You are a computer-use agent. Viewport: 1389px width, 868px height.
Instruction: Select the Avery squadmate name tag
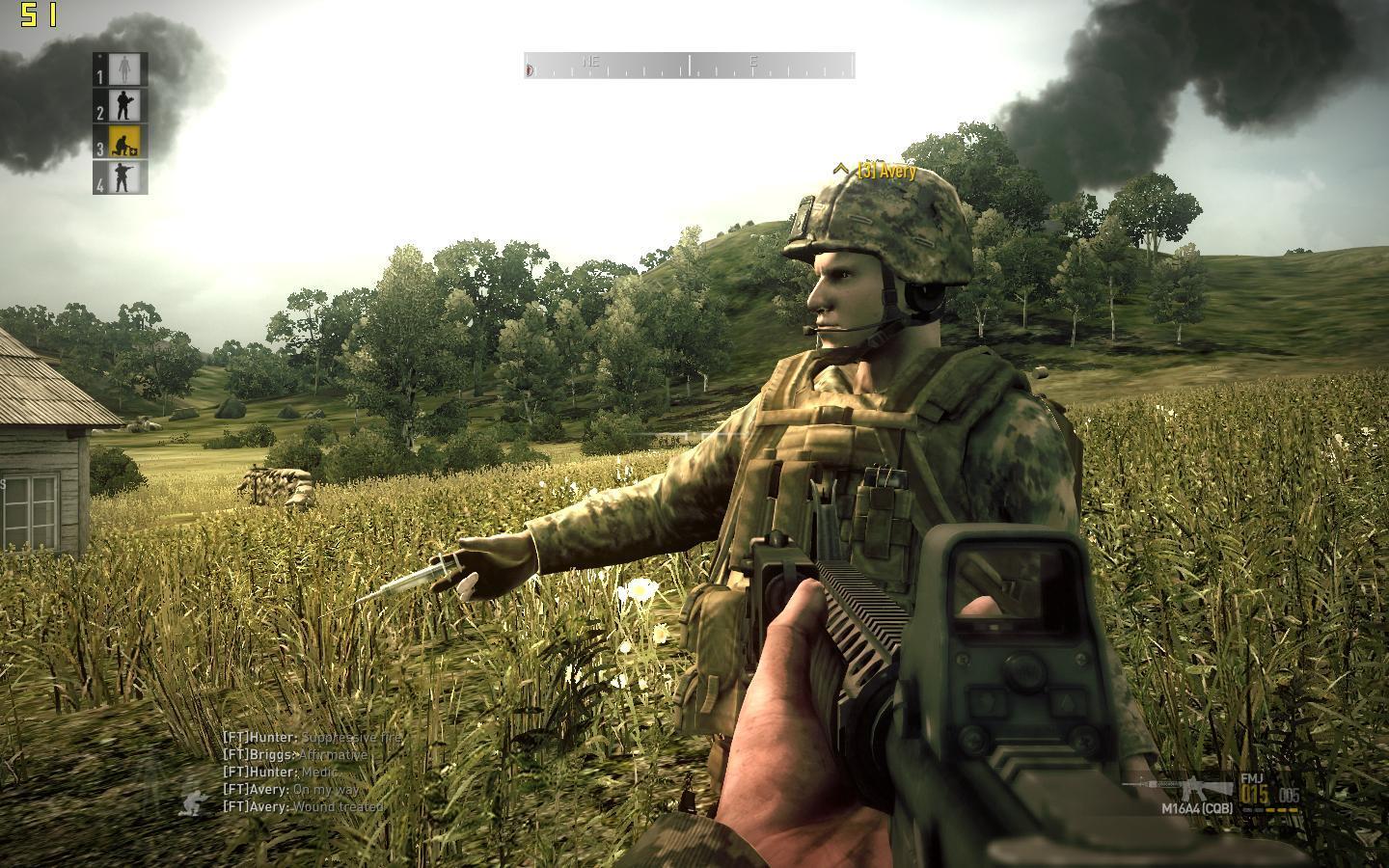(877, 171)
